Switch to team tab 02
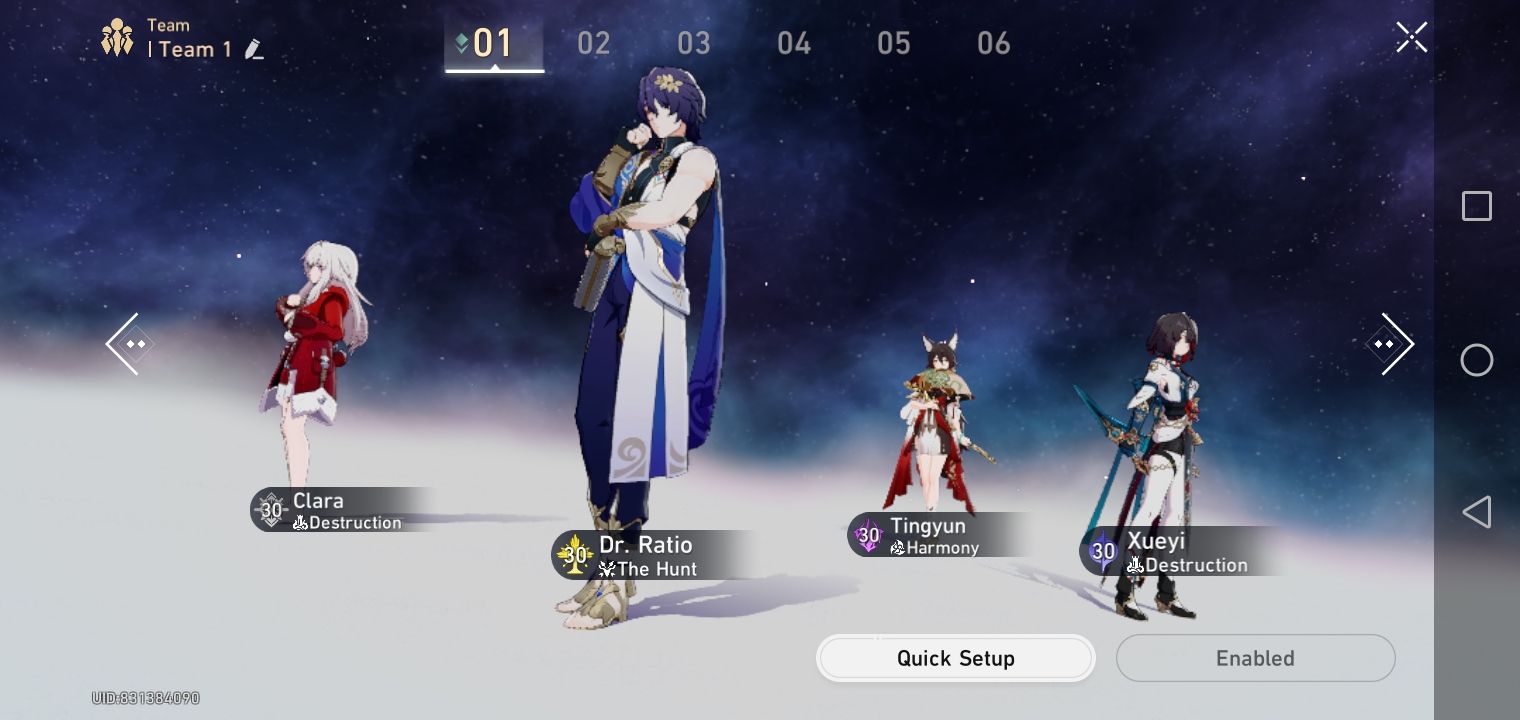 point(594,43)
